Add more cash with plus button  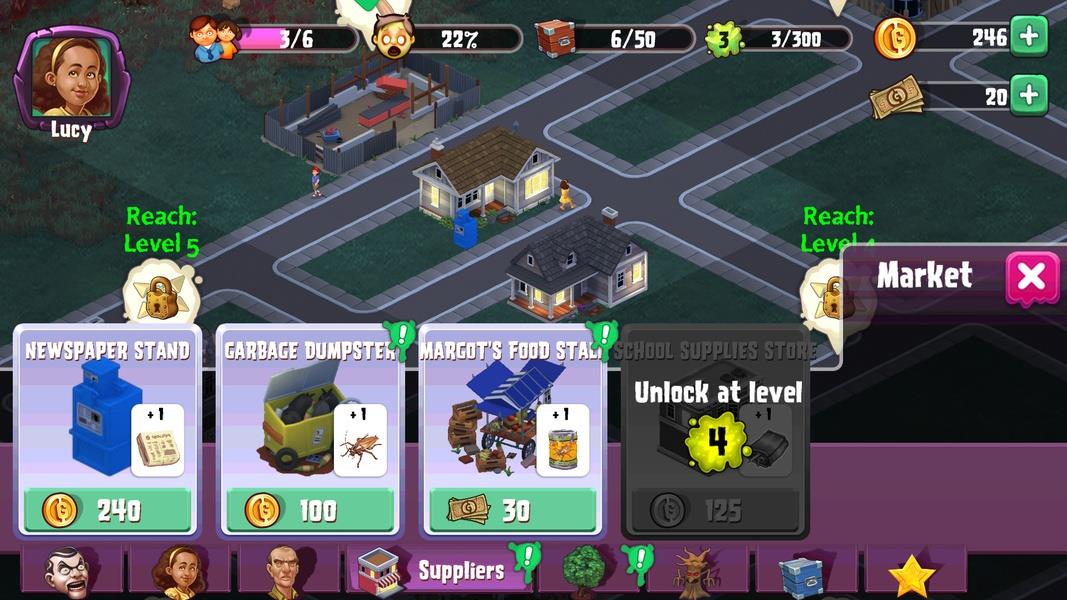[x=1029, y=95]
